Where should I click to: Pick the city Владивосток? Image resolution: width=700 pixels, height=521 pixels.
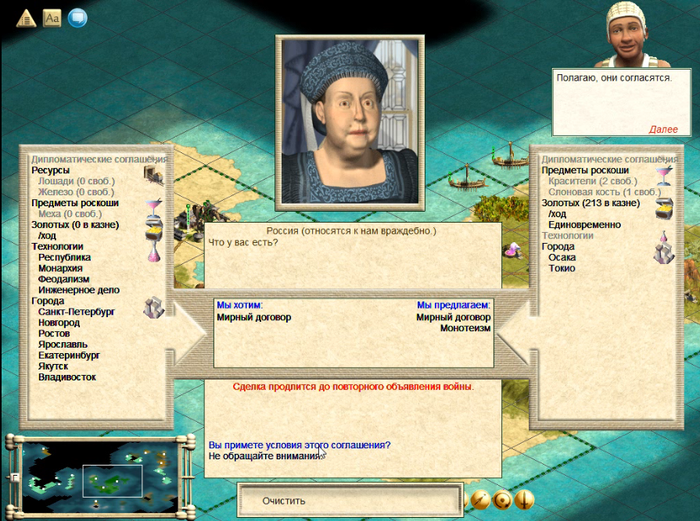[x=67, y=377]
